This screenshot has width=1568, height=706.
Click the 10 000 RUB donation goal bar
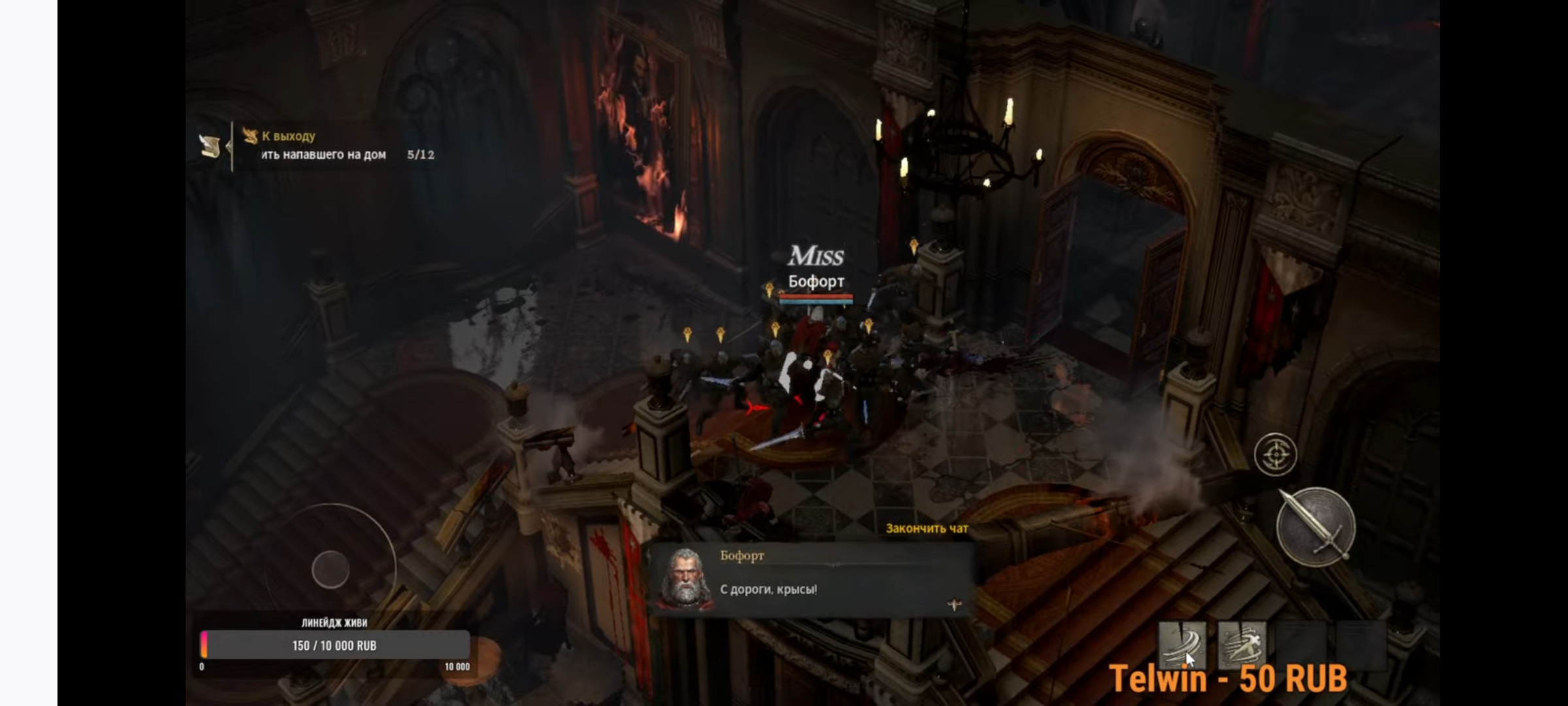[335, 645]
